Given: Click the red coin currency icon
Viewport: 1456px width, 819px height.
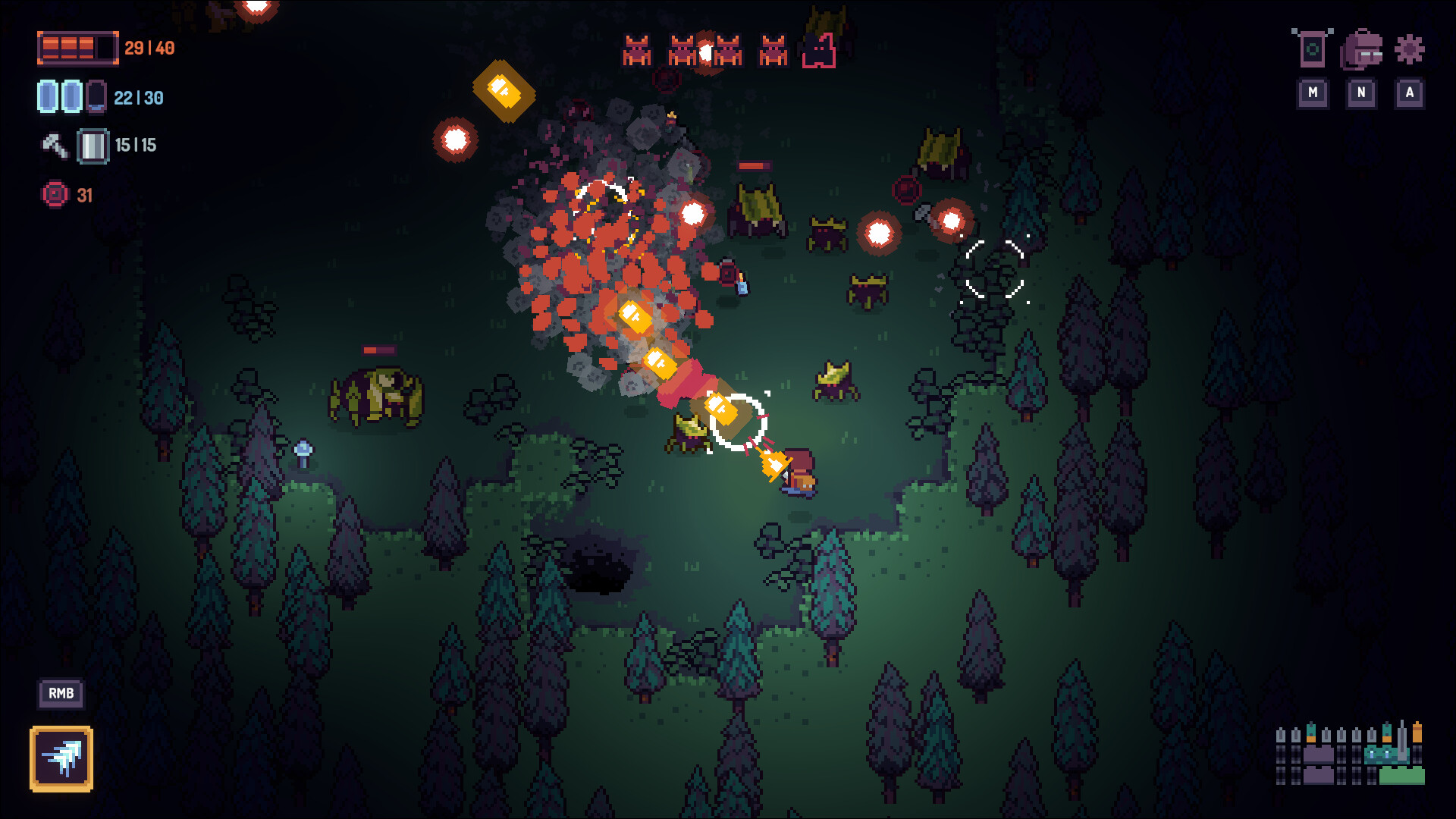Looking at the screenshot, I should pyautogui.click(x=55, y=194).
